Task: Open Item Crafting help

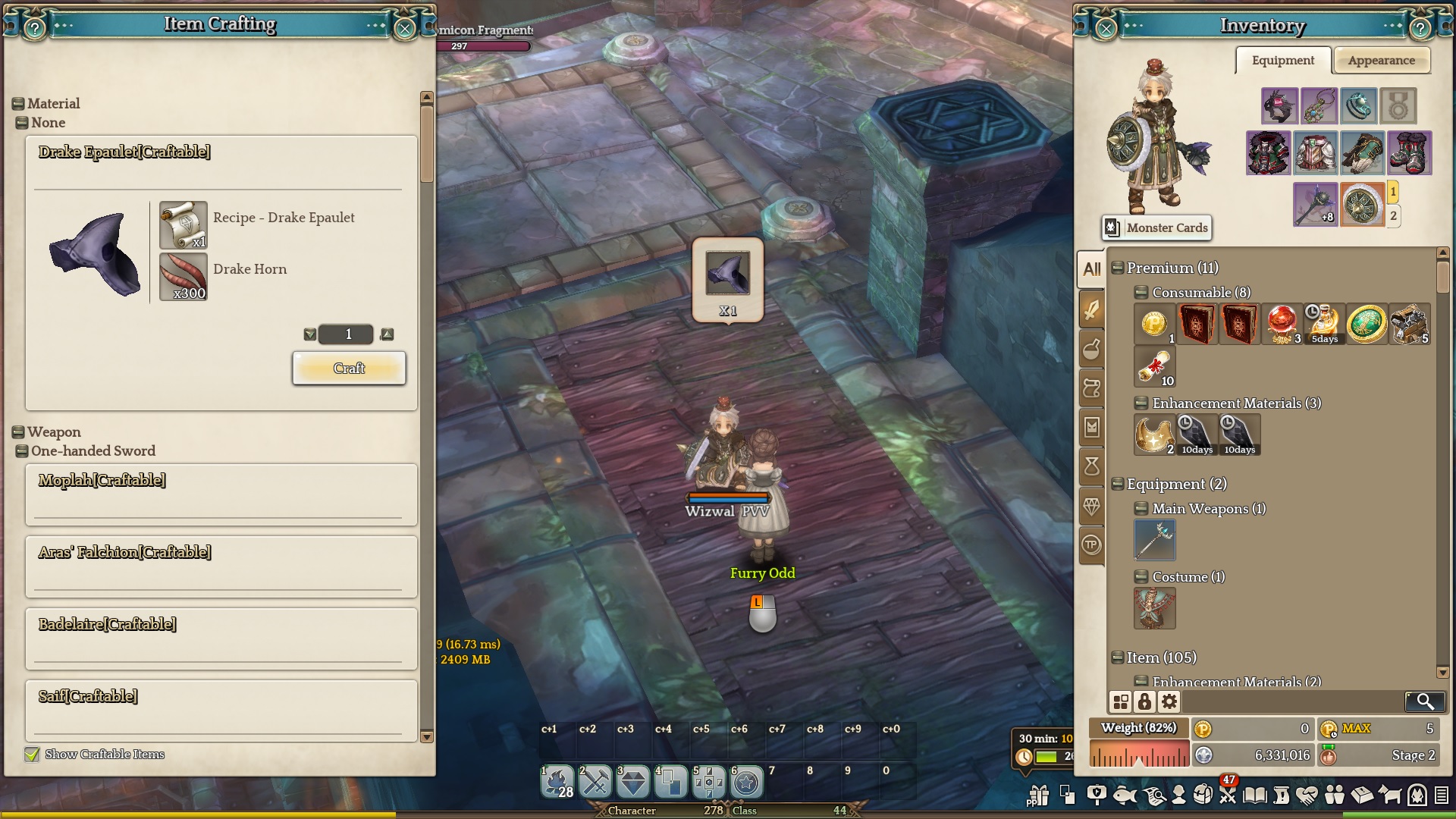Action: click(35, 29)
